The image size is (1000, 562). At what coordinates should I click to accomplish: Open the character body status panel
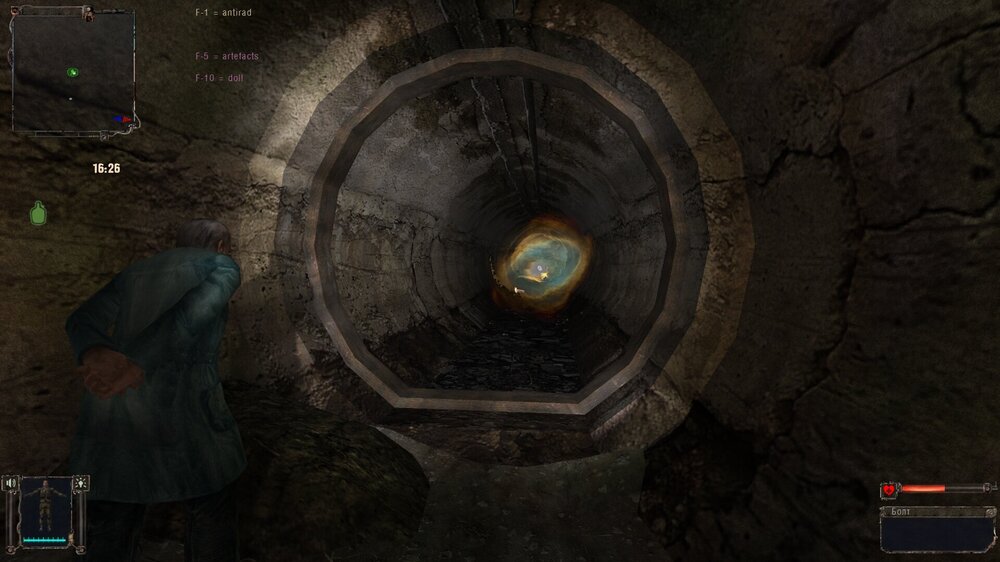click(x=44, y=512)
